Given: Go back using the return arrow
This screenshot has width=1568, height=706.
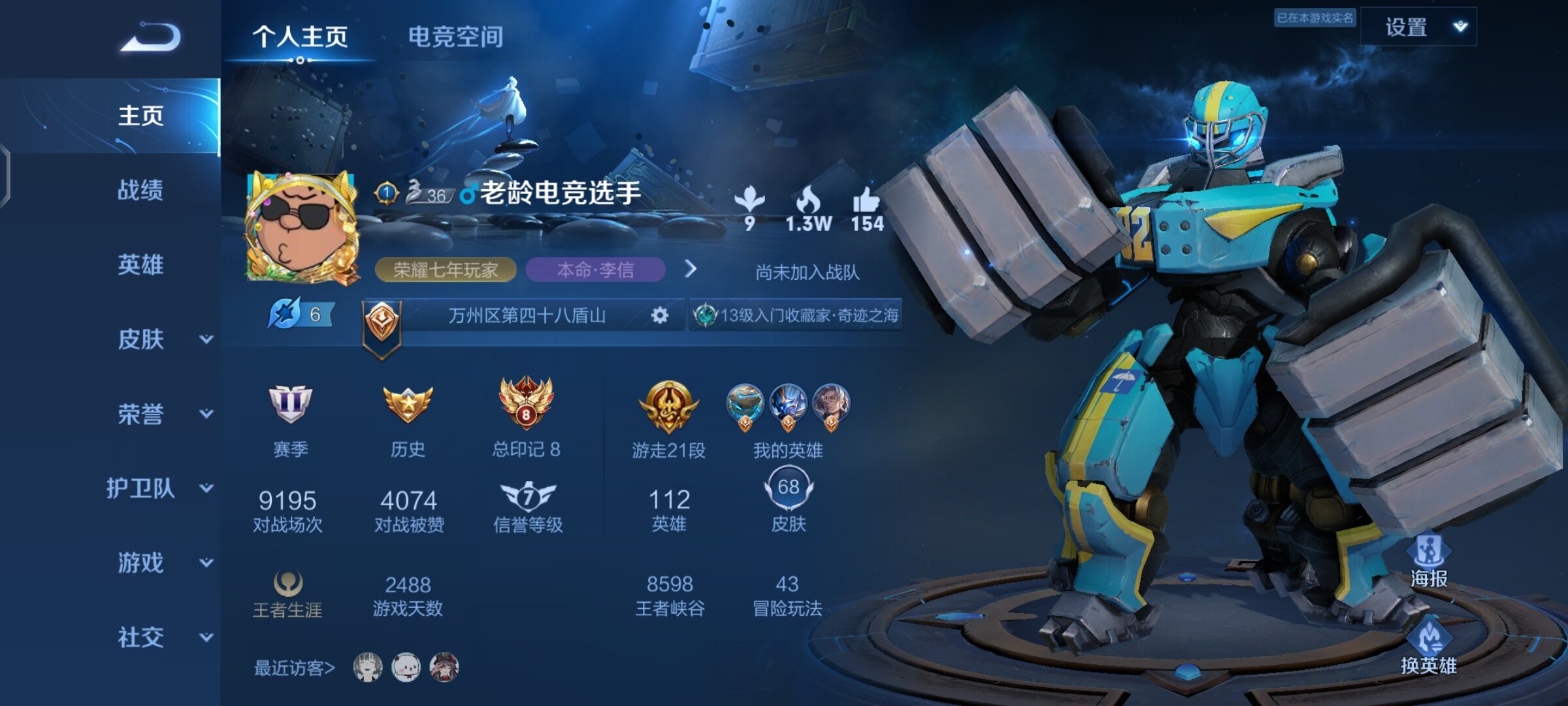Looking at the screenshot, I should [151, 37].
